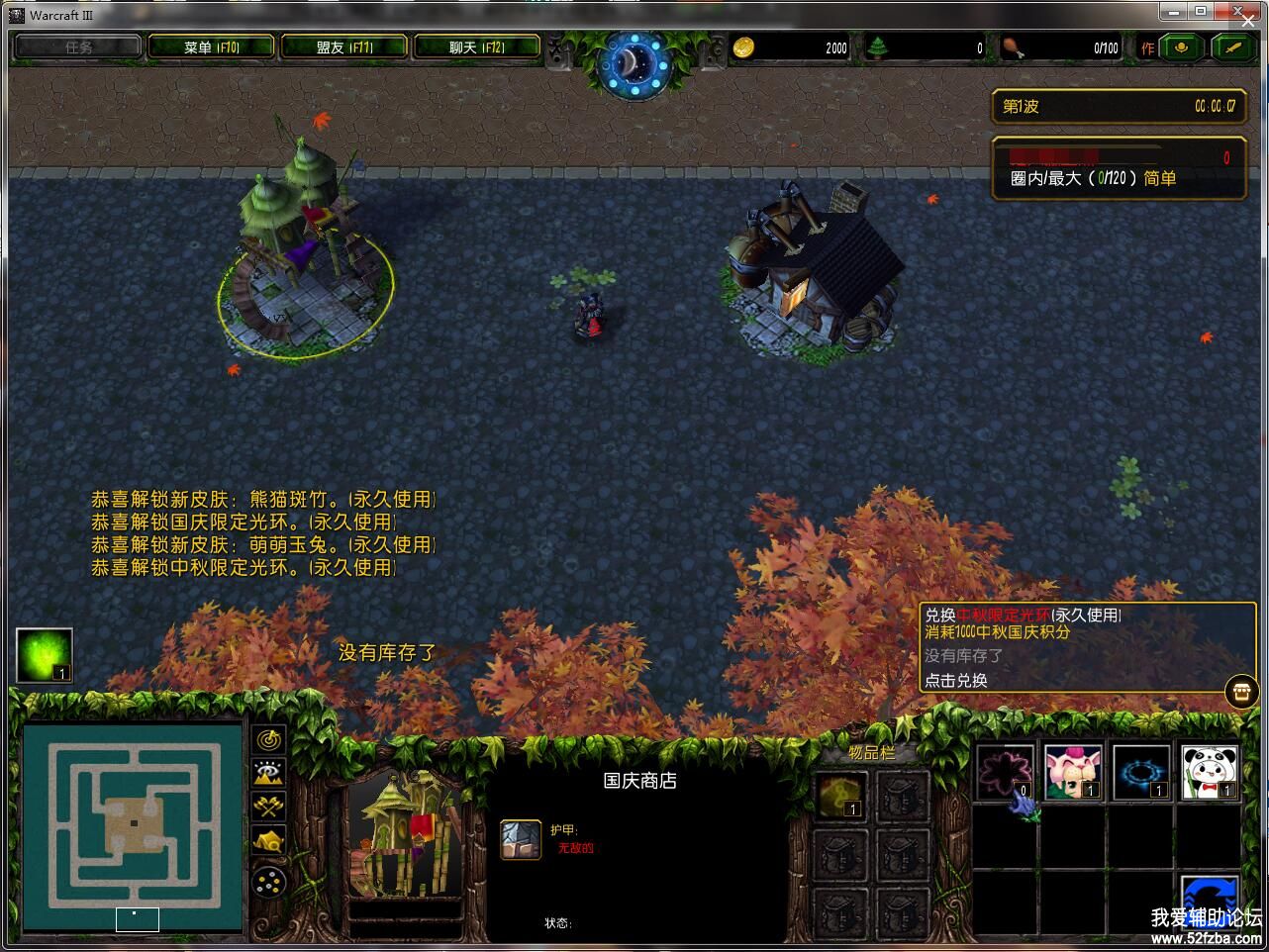The image size is (1269, 952).
Task: Redeem the blue ring aura item
Action: (1141, 772)
